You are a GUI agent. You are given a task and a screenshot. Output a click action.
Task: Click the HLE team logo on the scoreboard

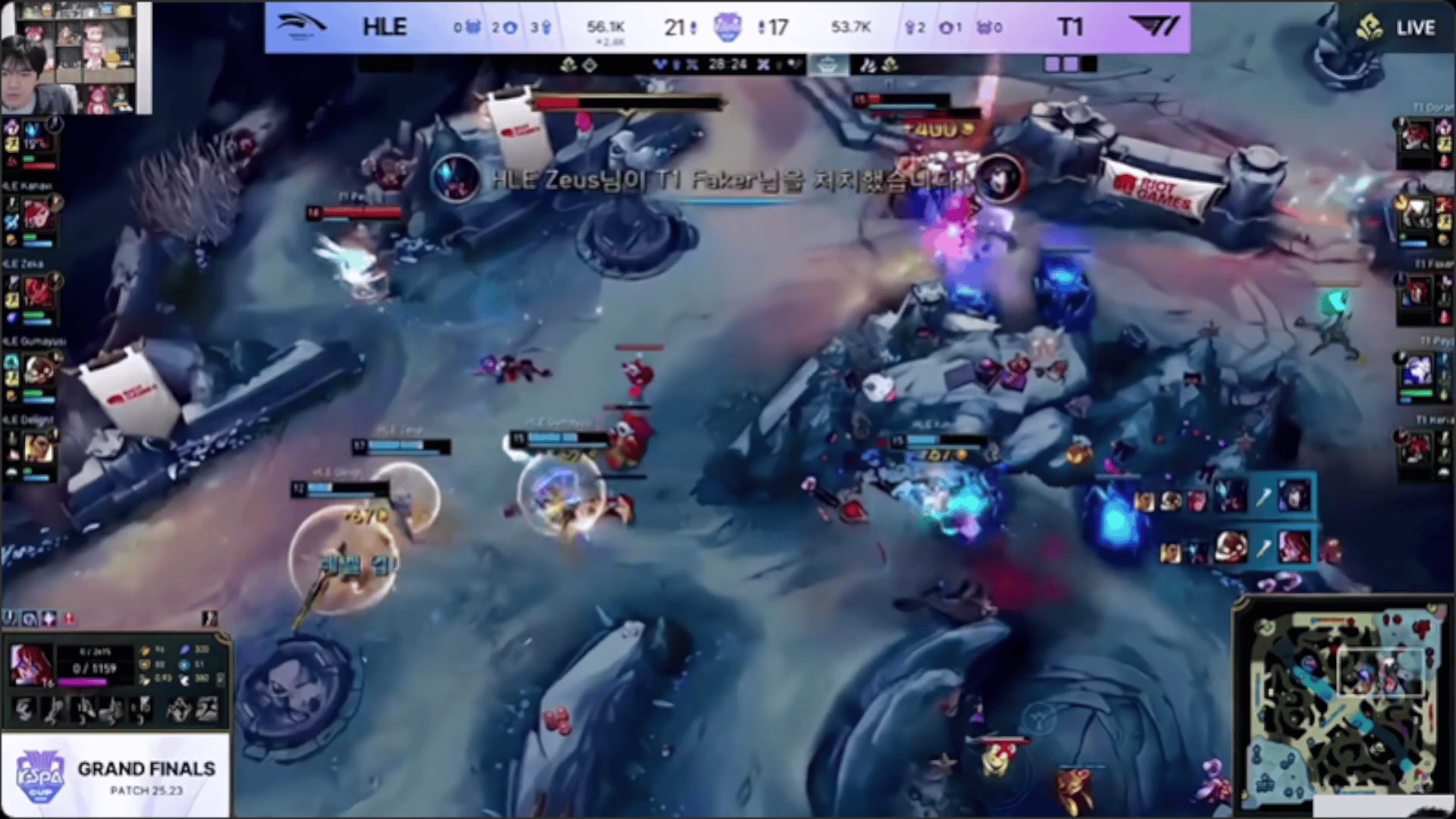[x=301, y=27]
